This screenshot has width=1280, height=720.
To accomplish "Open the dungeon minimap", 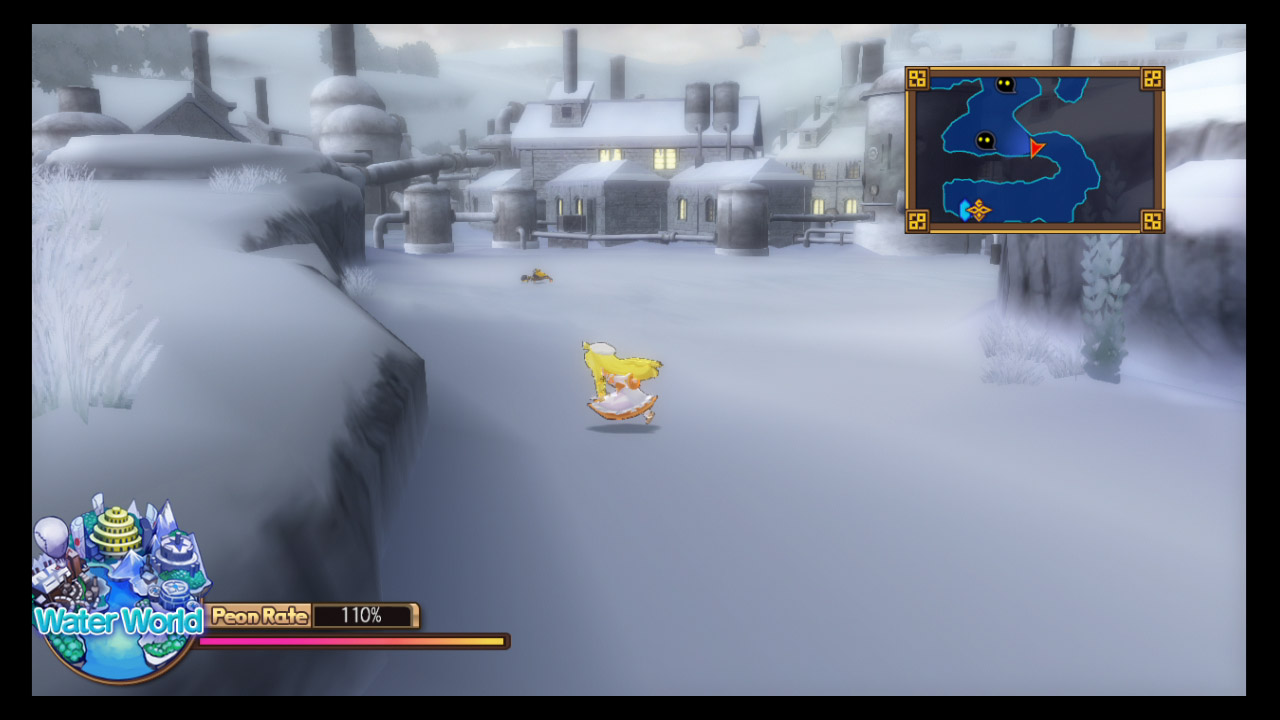I will tap(1034, 150).
